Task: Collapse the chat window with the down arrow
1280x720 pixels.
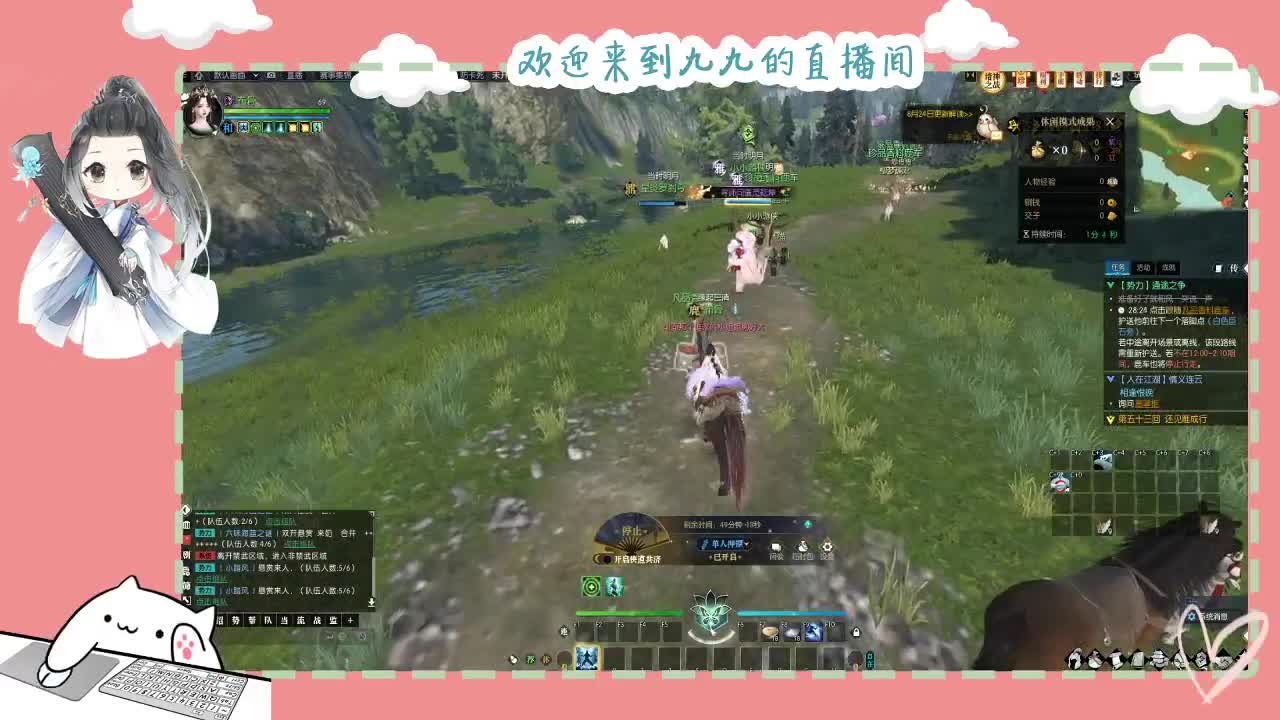Action: (x=372, y=602)
